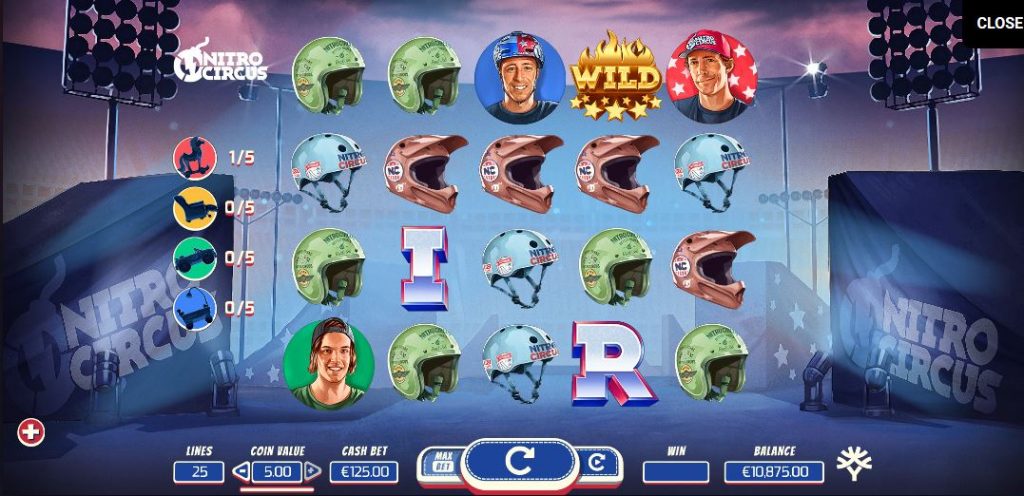Screen dimensions: 1024x496
Task: Close the game with the CLOSE button
Action: [x=998, y=23]
